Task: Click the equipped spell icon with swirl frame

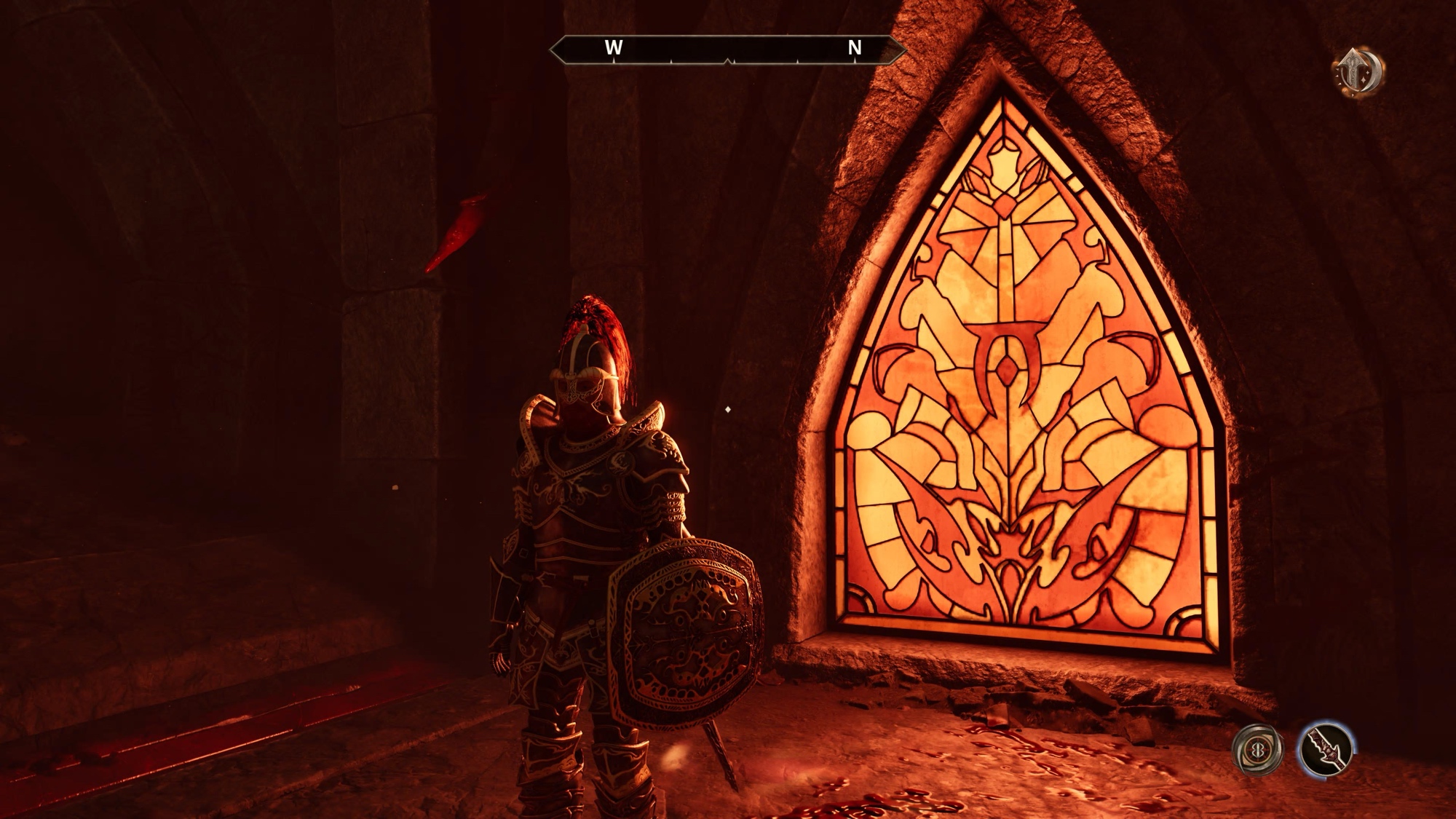Action: [1258, 749]
